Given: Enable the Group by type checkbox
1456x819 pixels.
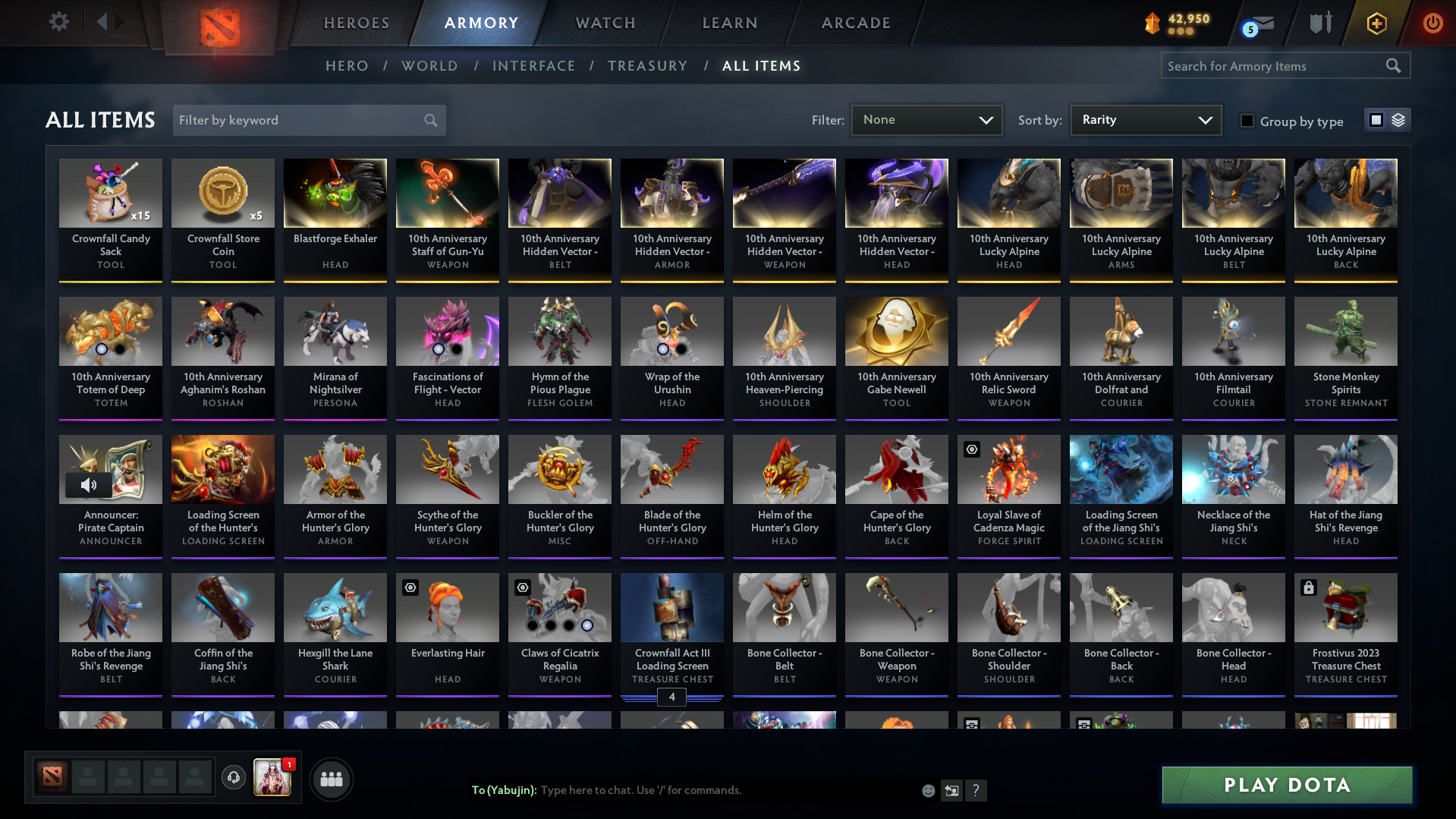Looking at the screenshot, I should [x=1247, y=120].
